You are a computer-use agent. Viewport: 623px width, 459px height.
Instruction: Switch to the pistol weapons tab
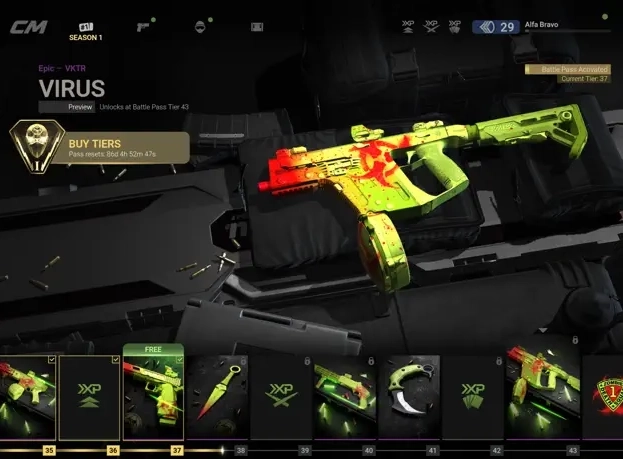(146, 25)
